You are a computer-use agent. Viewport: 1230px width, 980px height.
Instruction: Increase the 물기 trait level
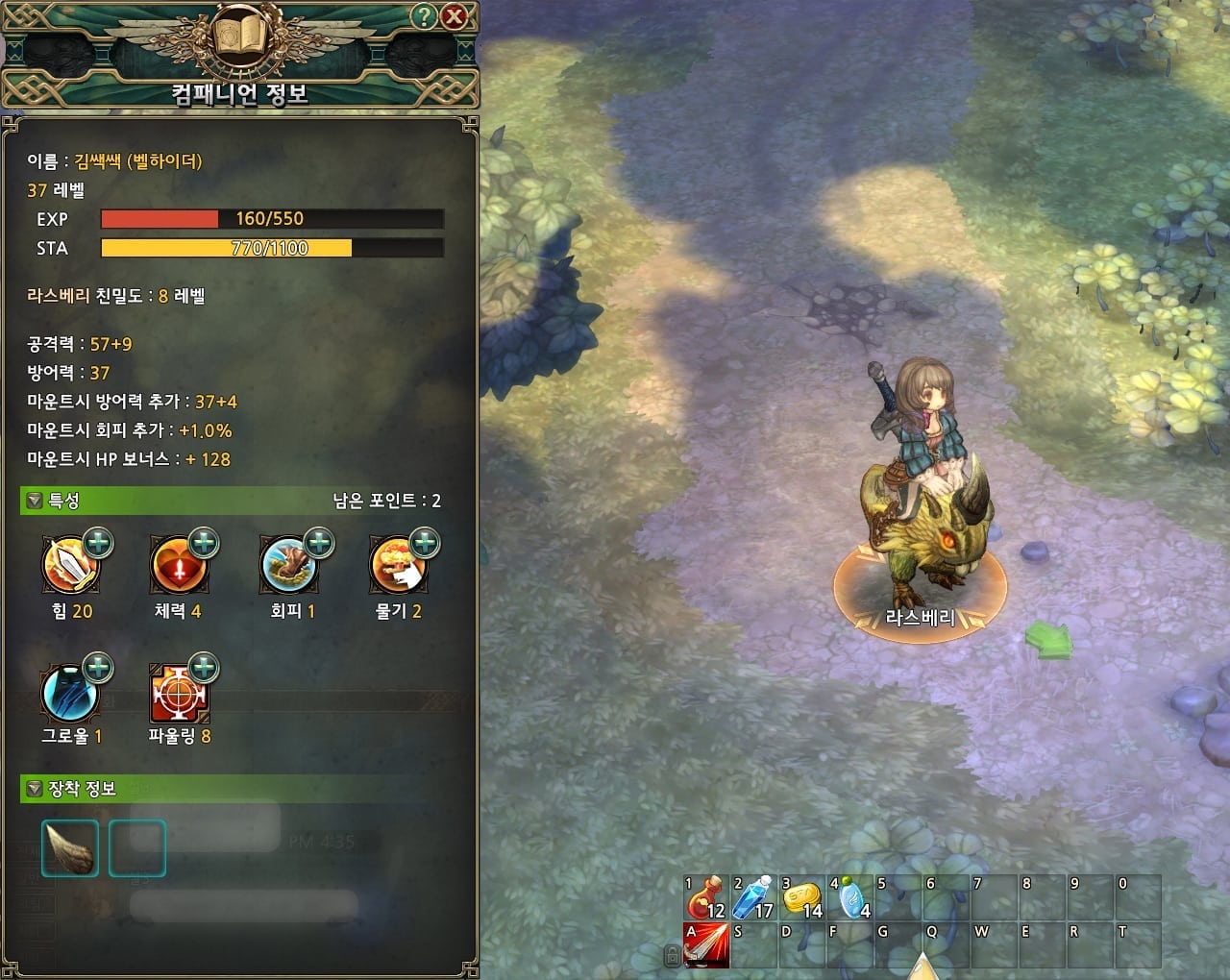tap(425, 544)
